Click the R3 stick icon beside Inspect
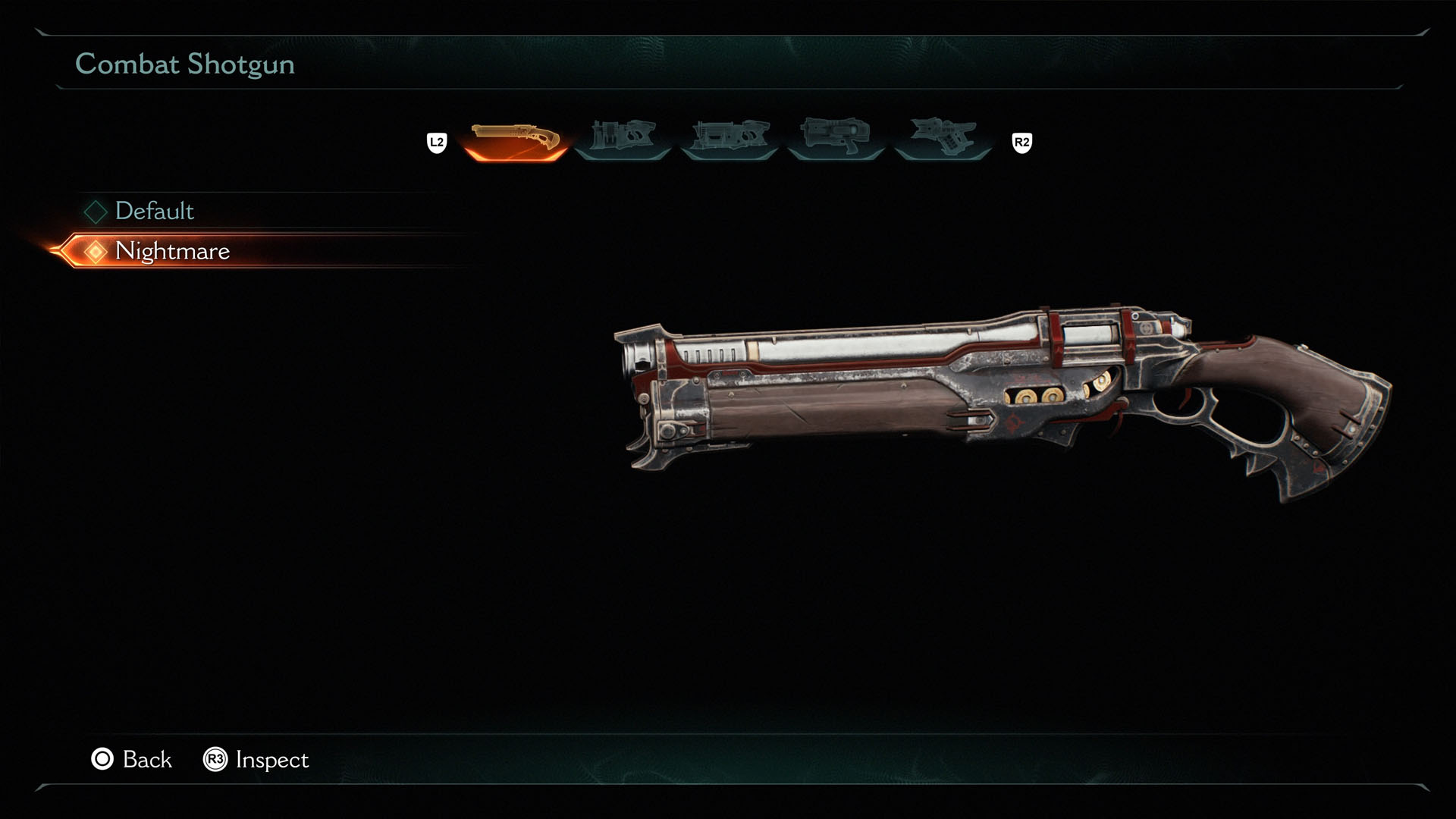Screen dimensions: 1456x819 215,760
